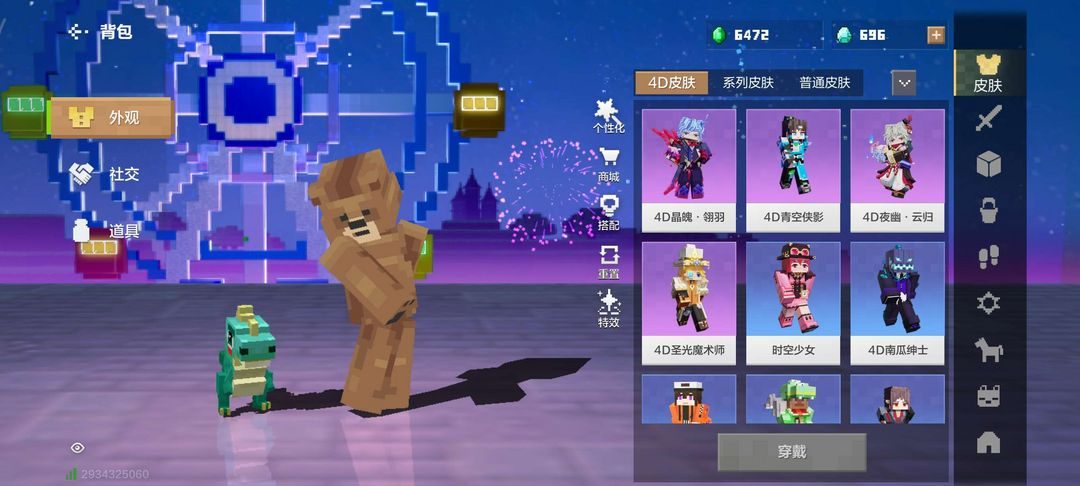The image size is (1080, 486).
Task: Select the 4D夜幽·云归 skin
Action: tap(897, 168)
